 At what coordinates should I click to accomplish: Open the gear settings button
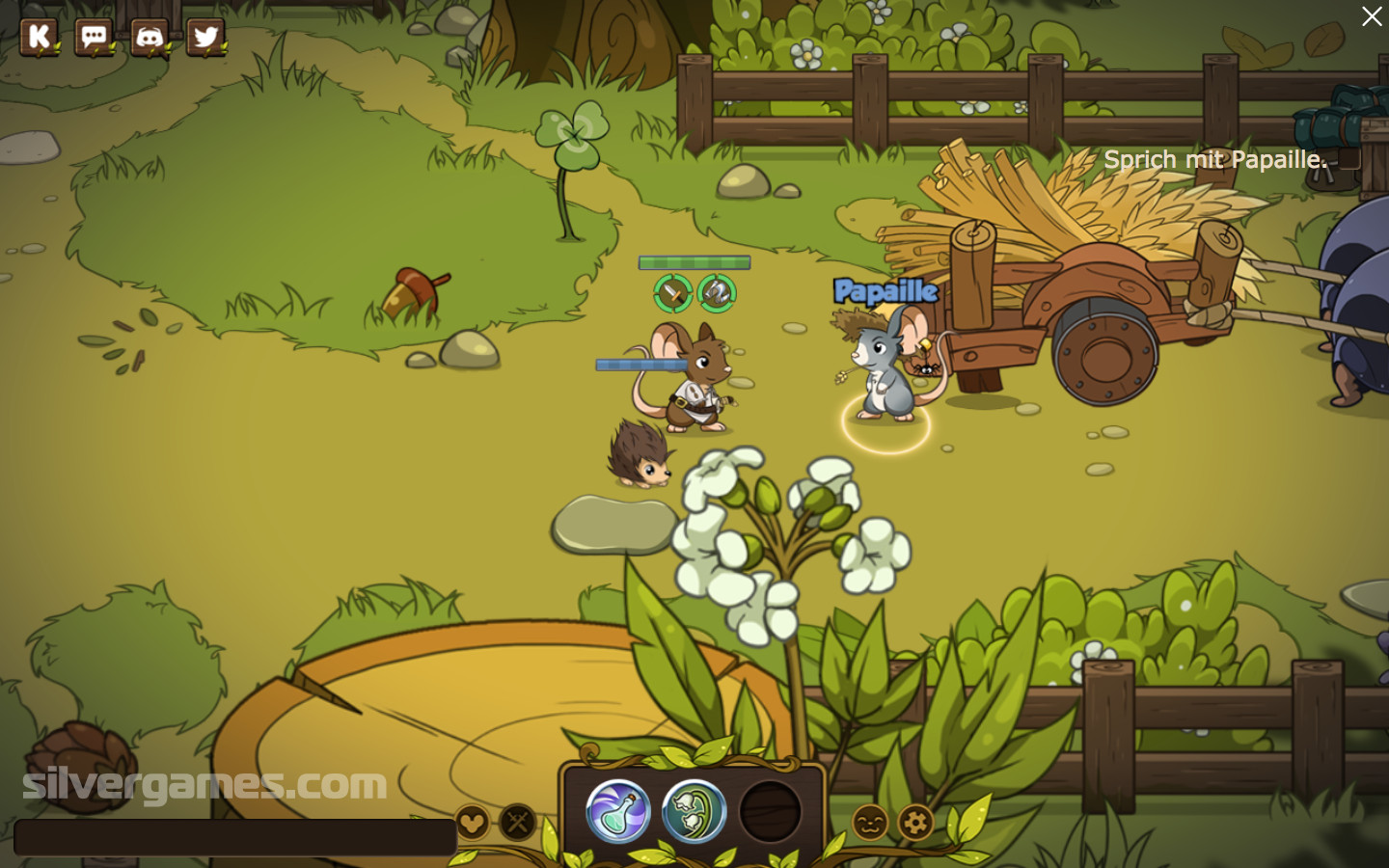point(915,823)
